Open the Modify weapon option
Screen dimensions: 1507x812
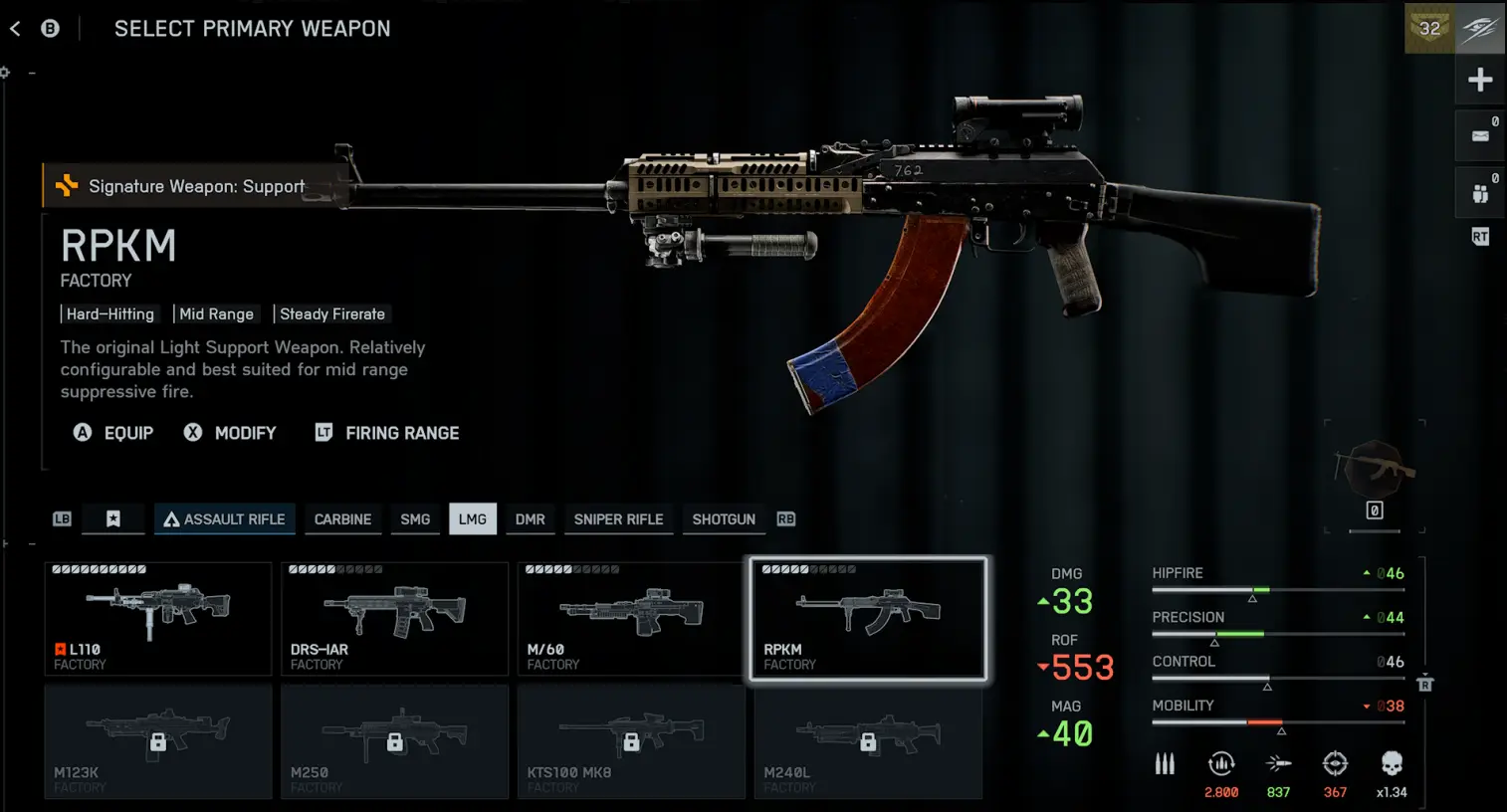(231, 433)
